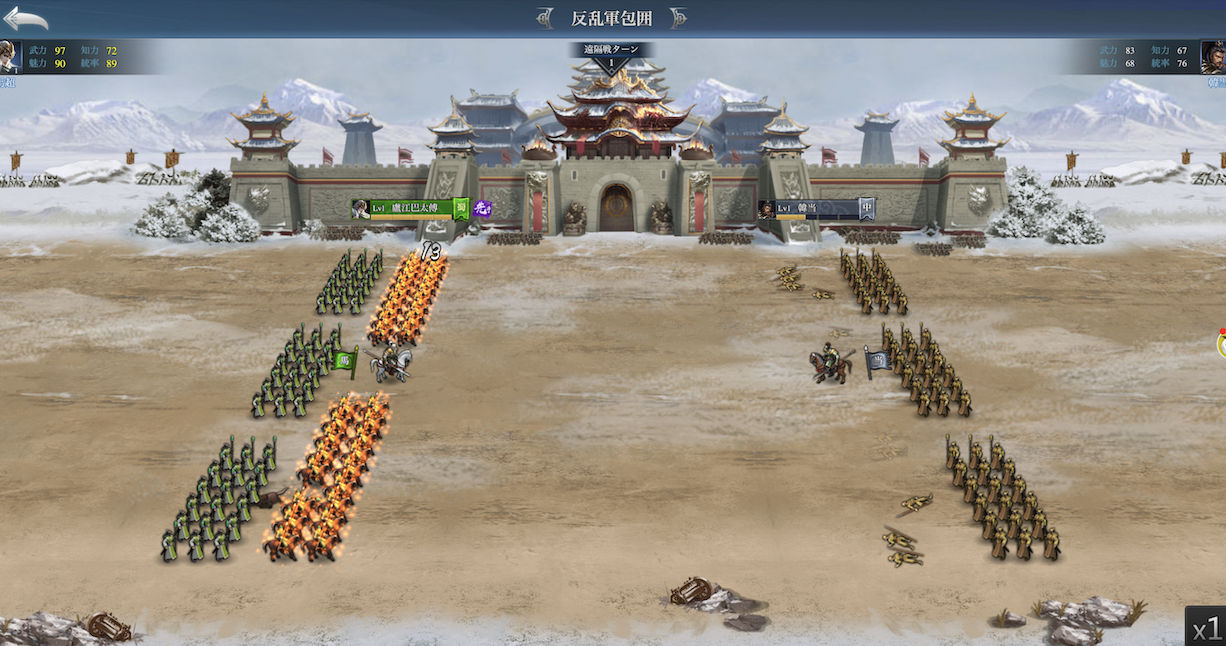This screenshot has height=646, width=1226.
Task: Click the purple status icon beside 廬江巴太傅
Action: (482, 208)
